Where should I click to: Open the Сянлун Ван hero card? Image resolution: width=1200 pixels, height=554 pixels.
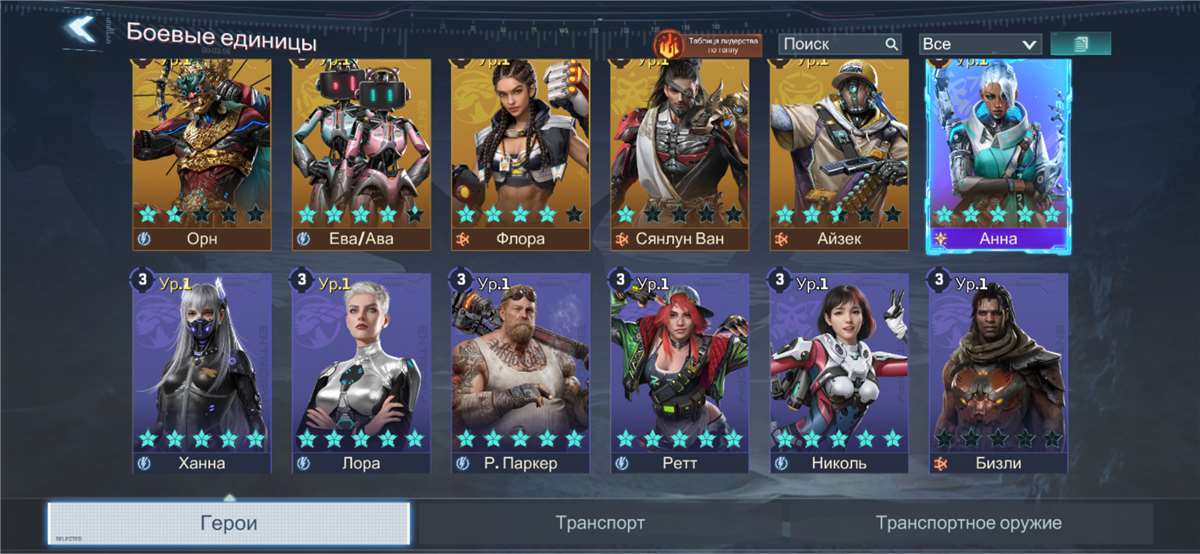point(680,150)
